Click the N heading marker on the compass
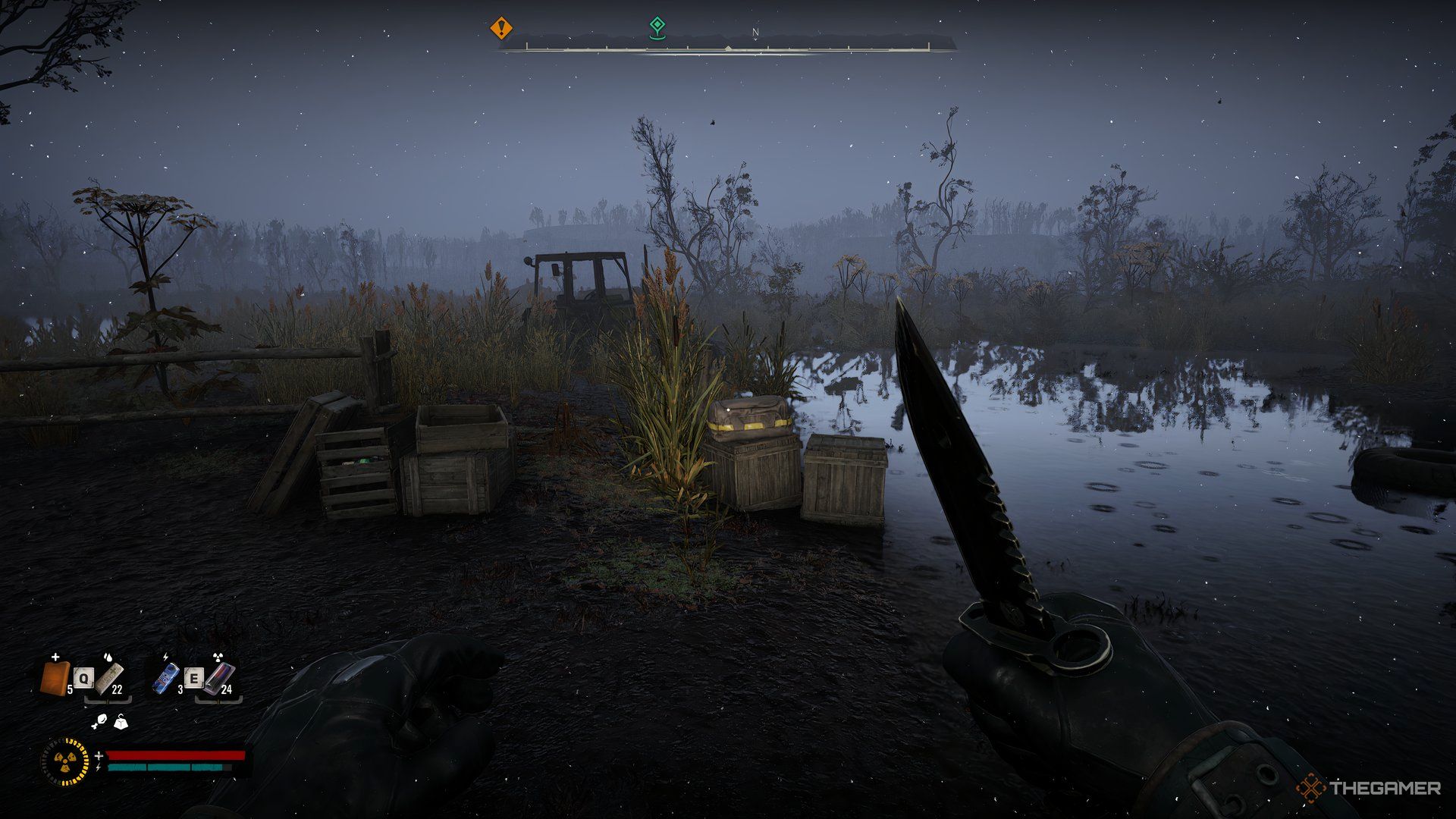The height and width of the screenshot is (819, 1456). pos(755,32)
